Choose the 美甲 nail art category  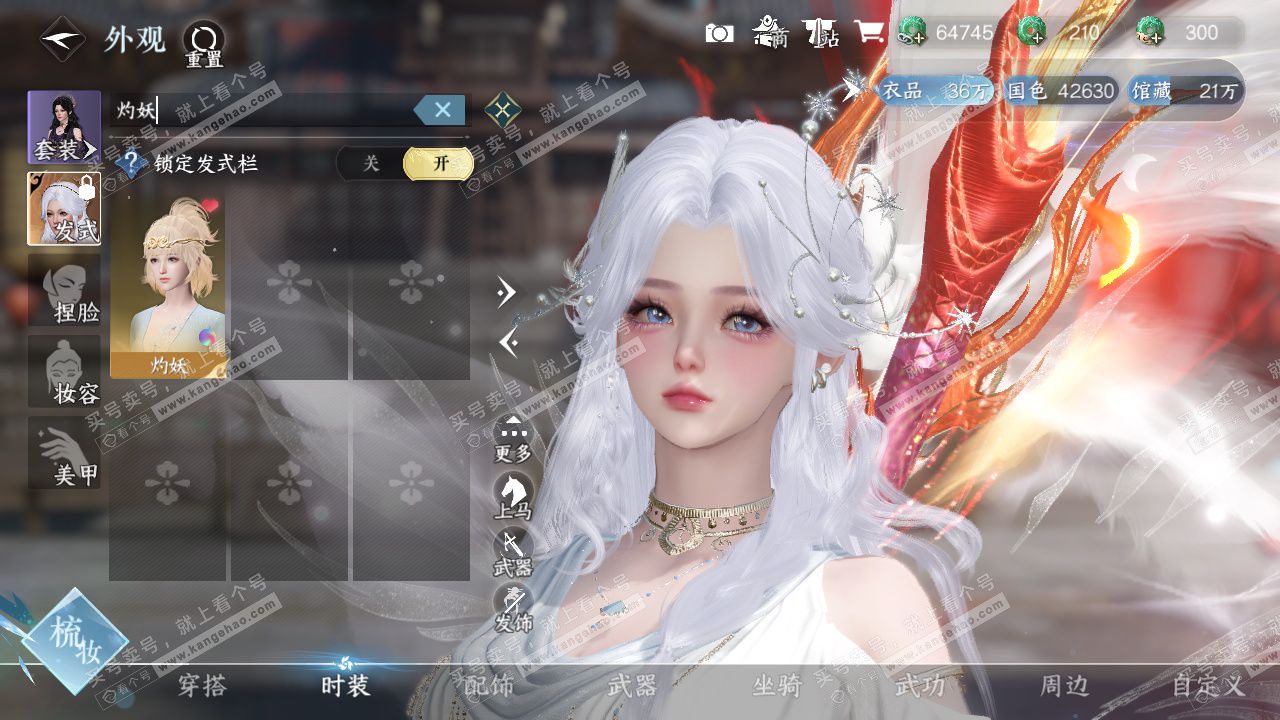64,452
